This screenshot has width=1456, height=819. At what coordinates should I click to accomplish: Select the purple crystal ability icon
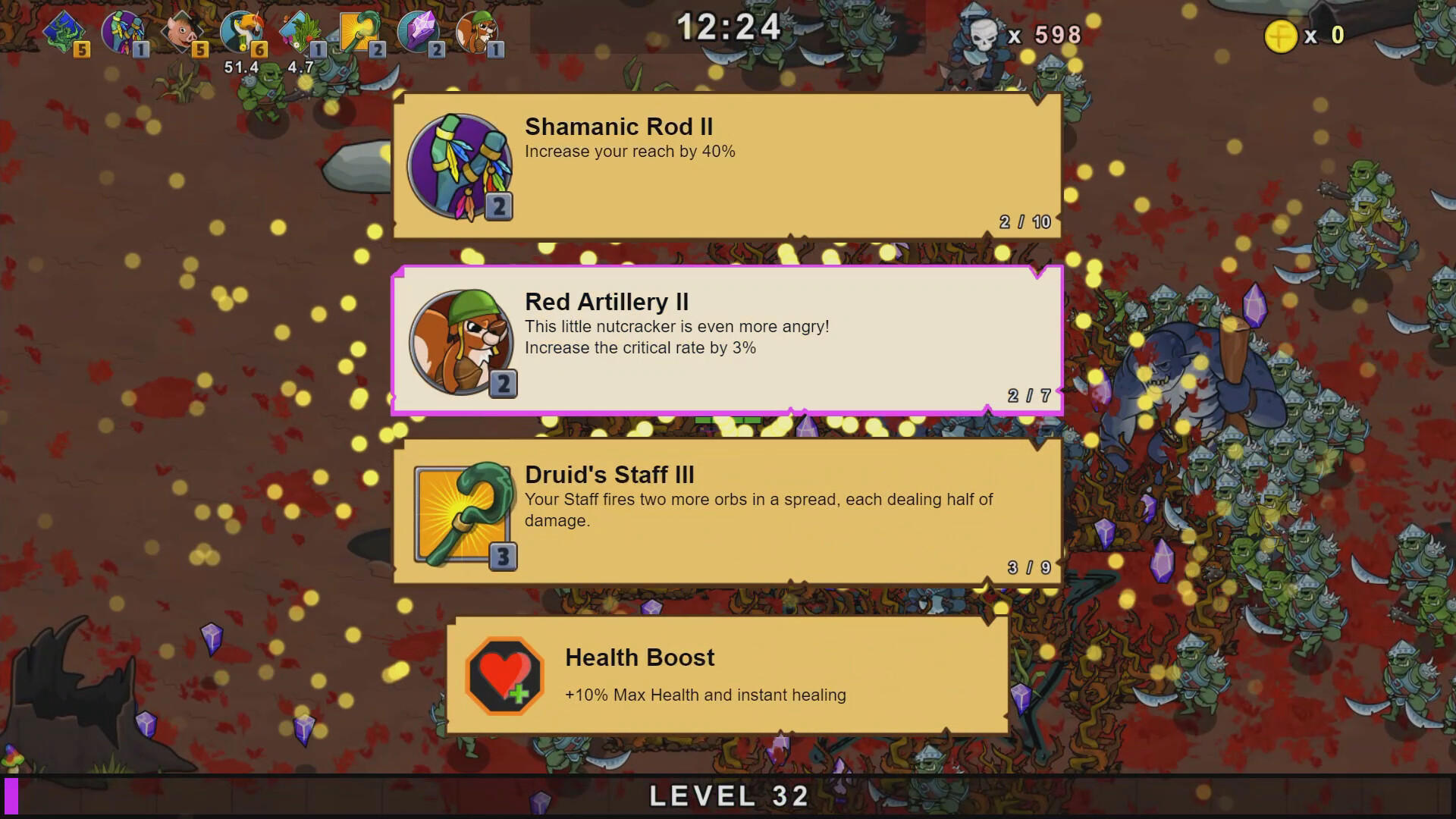coord(418,30)
